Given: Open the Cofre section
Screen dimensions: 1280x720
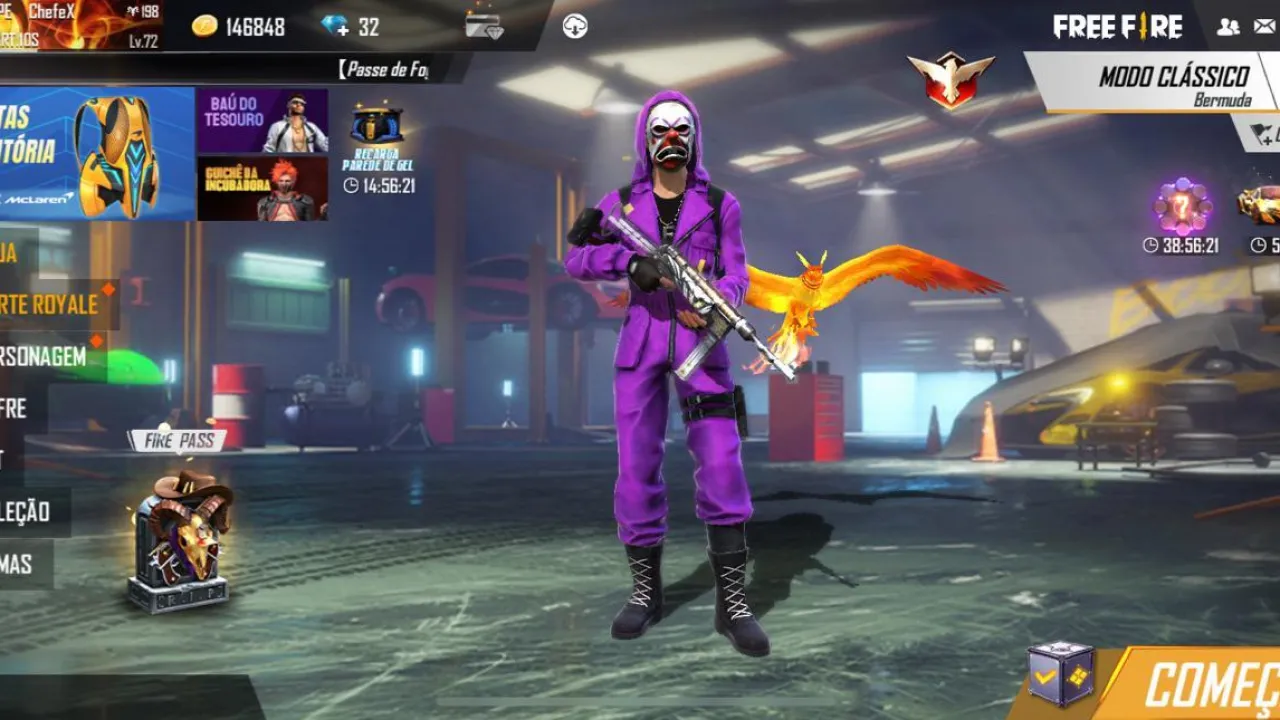Looking at the screenshot, I should (20, 407).
